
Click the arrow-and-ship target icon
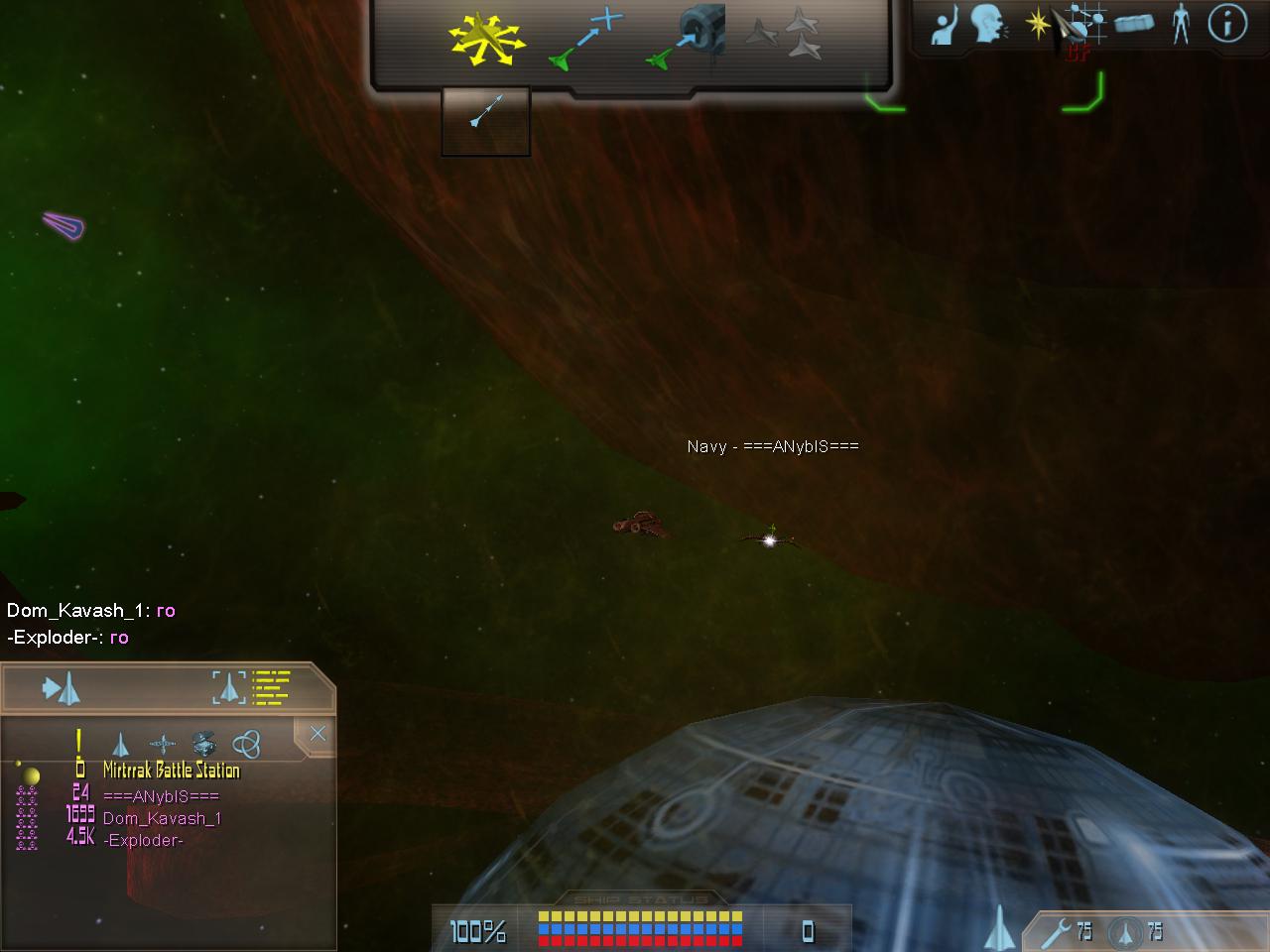pos(62,687)
